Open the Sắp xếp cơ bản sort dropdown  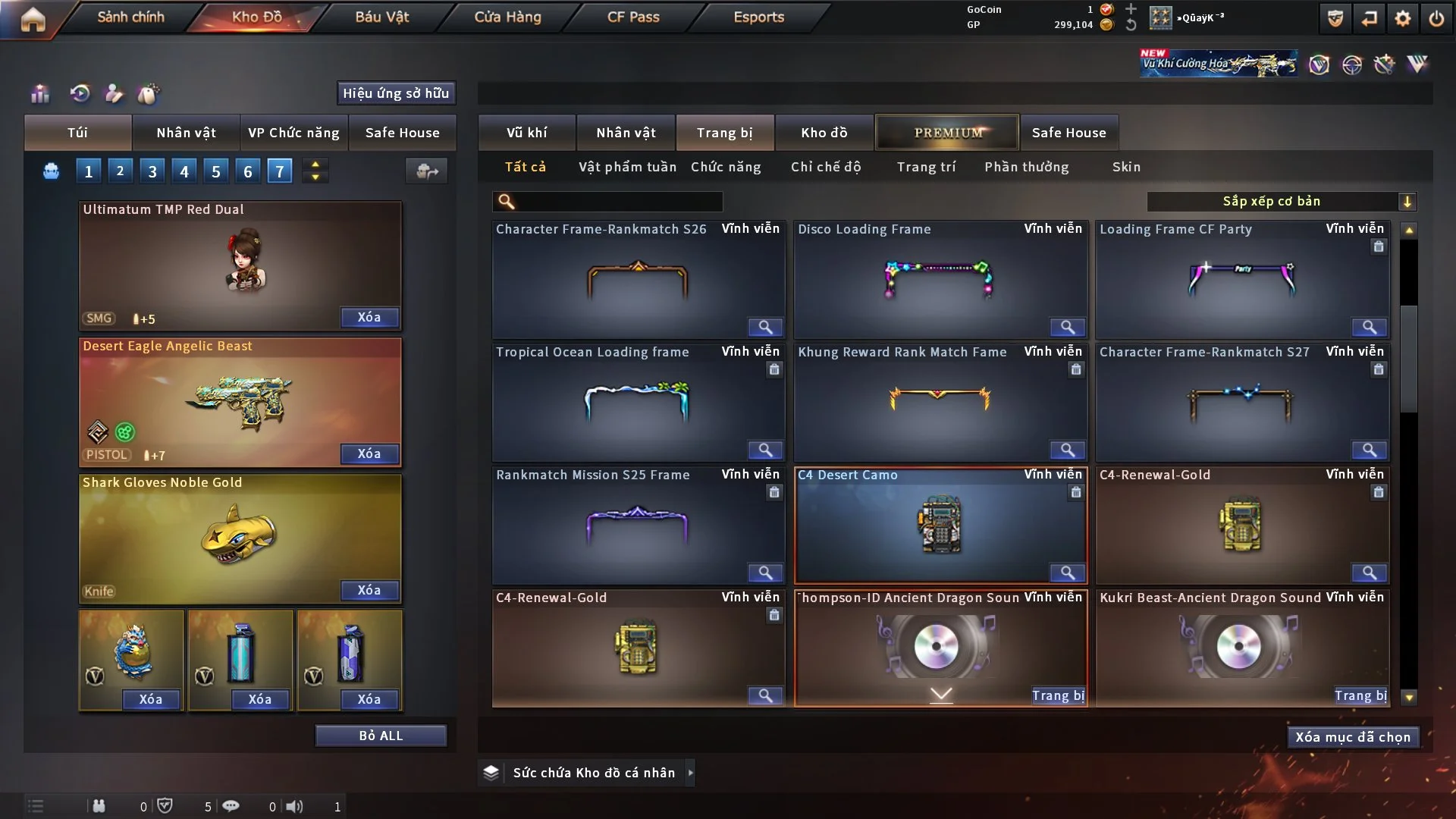1281,202
